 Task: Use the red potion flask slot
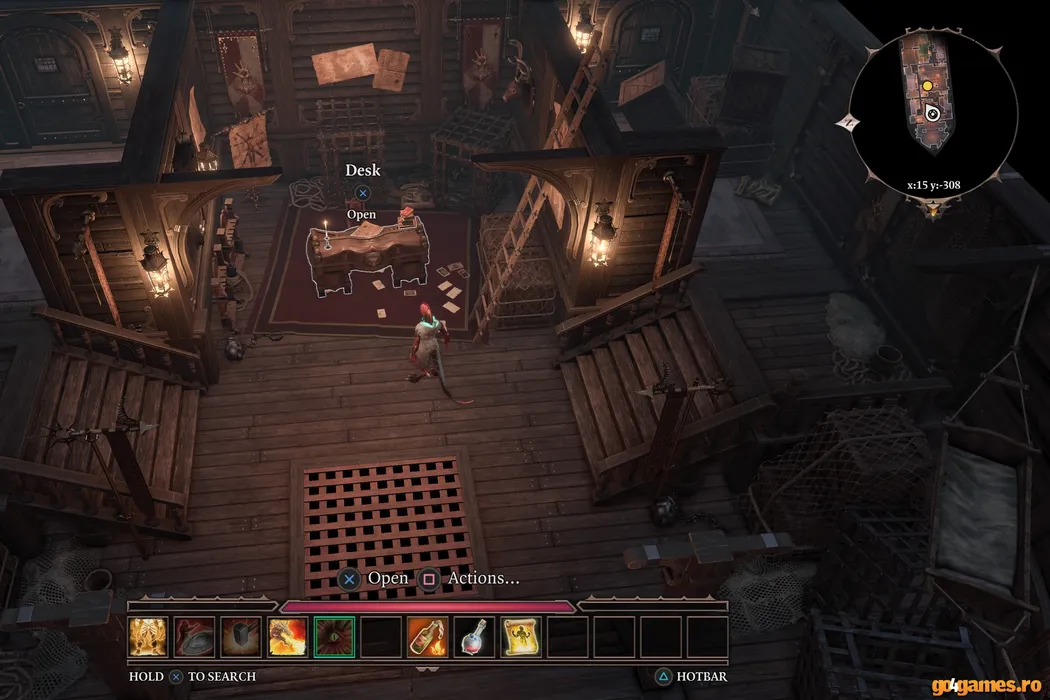click(474, 637)
